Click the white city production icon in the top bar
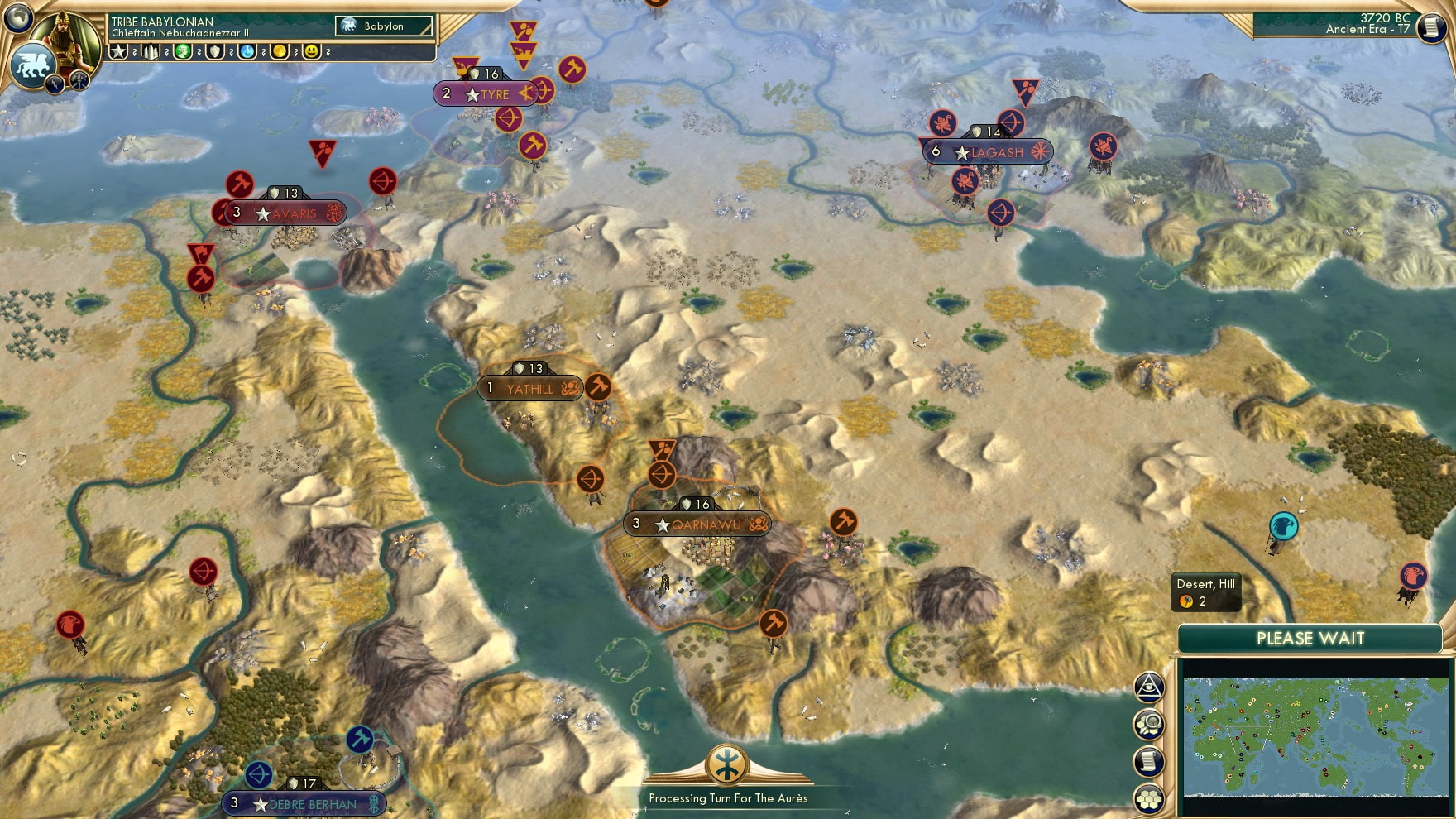Screen dimensions: 1456x819 point(151,52)
